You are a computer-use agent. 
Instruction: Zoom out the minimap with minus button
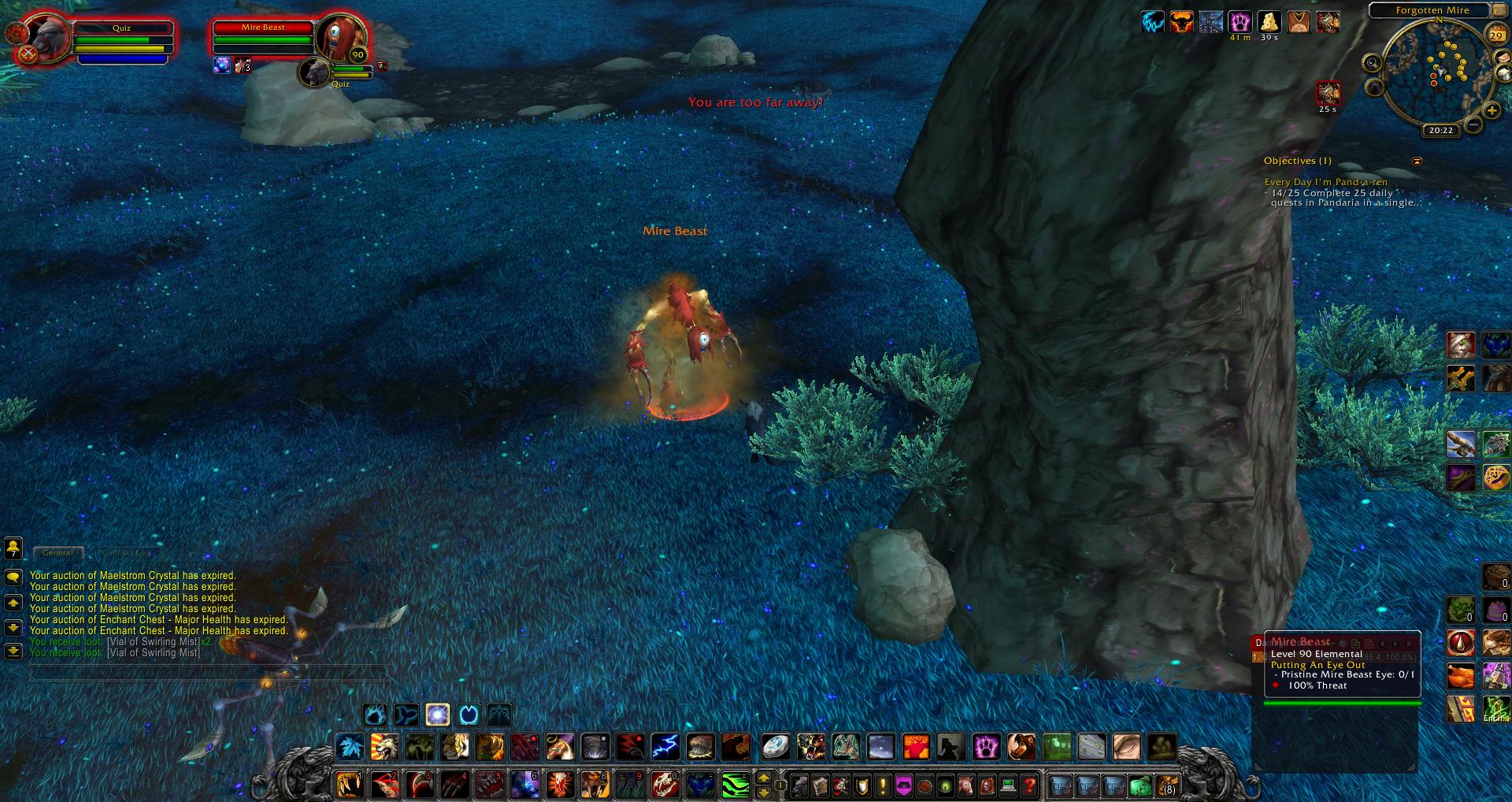point(1472,124)
